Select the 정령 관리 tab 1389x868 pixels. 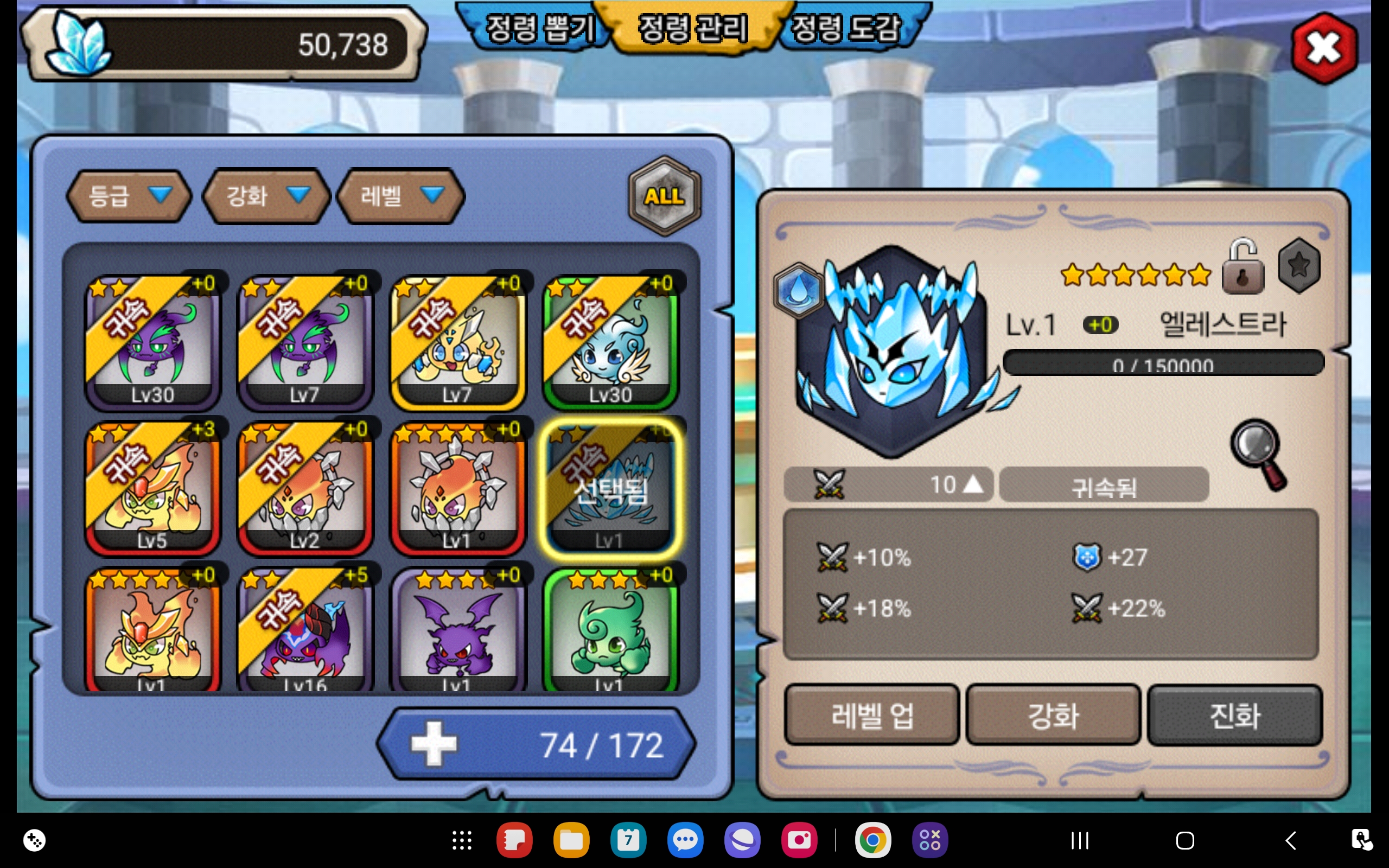click(693, 29)
